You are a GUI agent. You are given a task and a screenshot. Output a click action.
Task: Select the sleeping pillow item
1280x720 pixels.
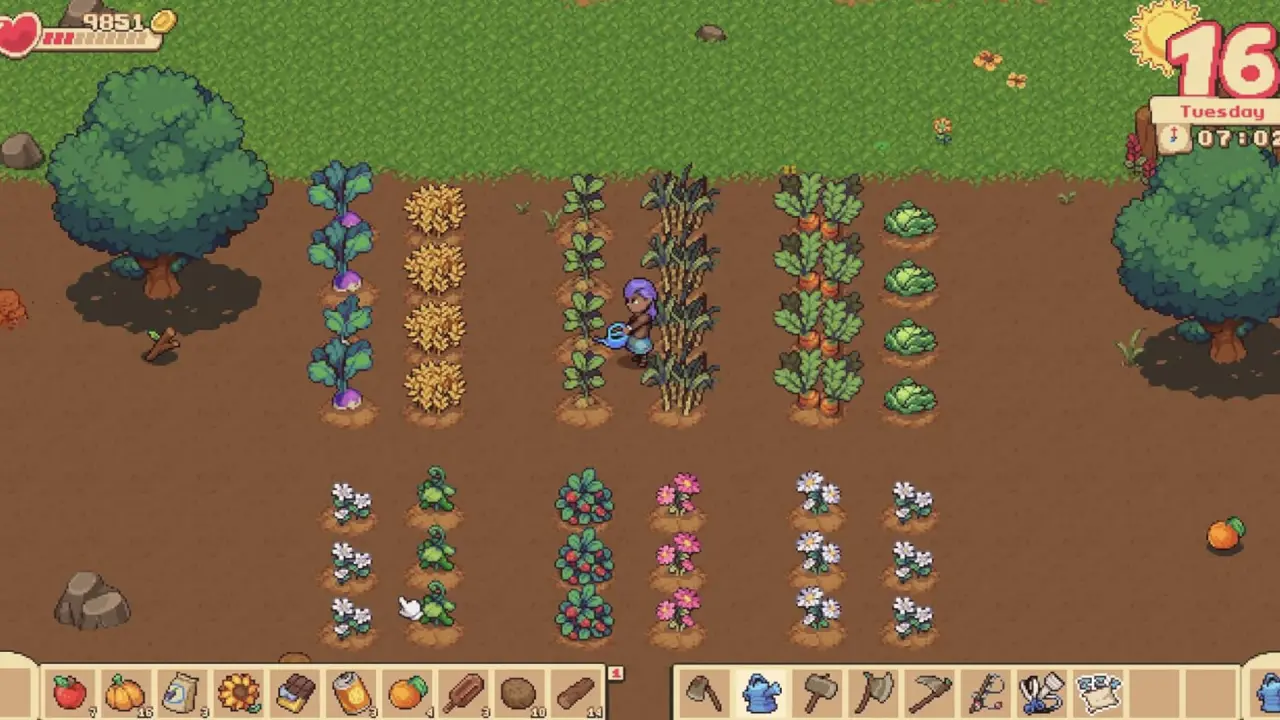click(x=1098, y=692)
